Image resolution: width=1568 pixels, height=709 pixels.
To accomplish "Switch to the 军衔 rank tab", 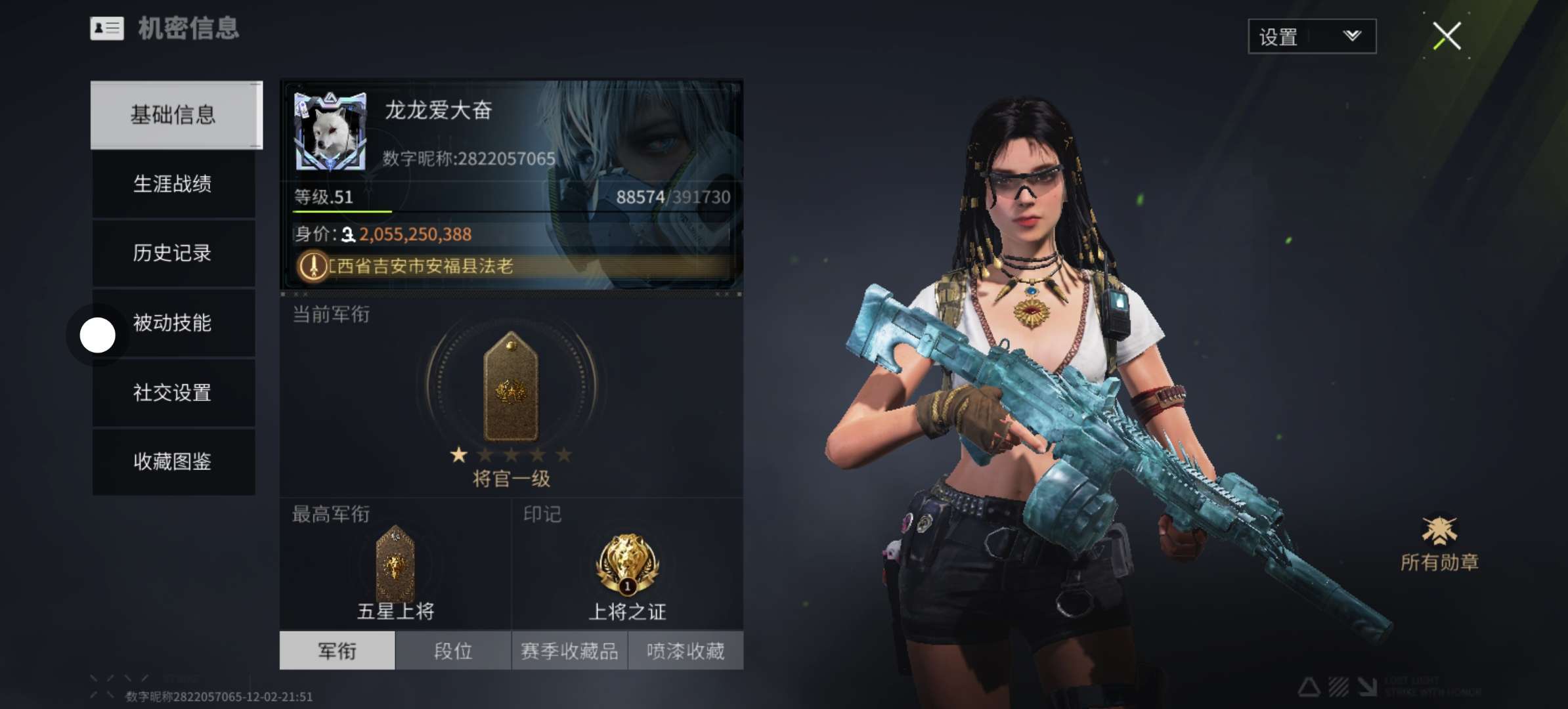I will 337,651.
